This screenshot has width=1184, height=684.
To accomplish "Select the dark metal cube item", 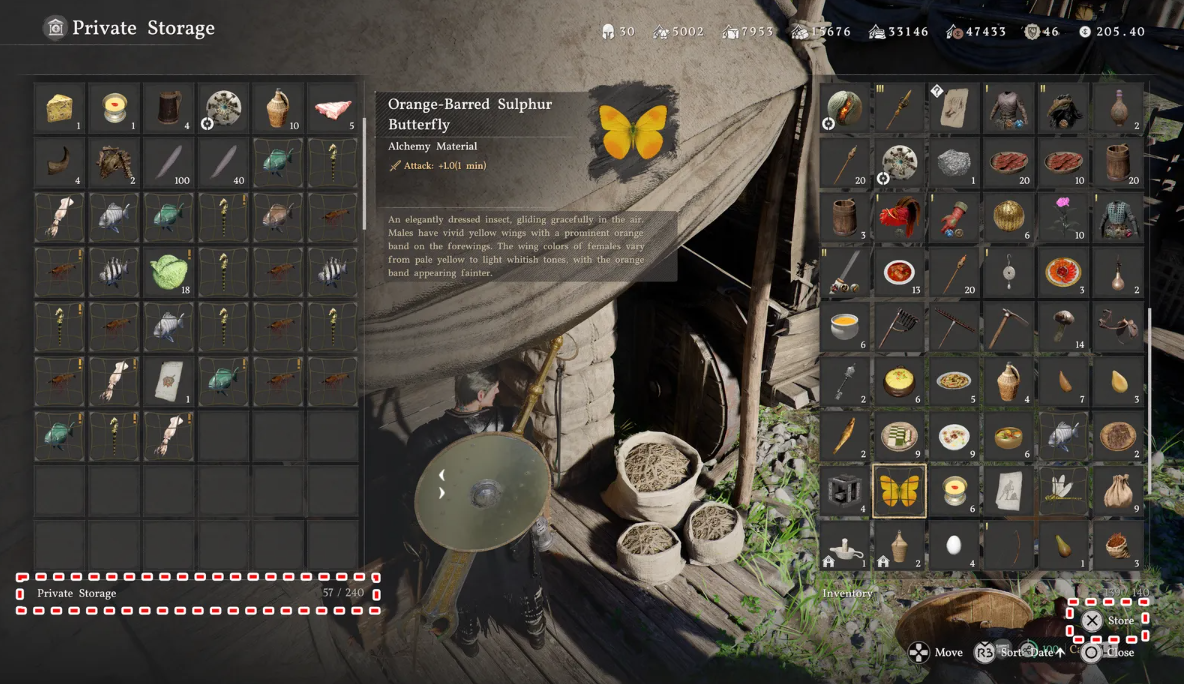I will (845, 490).
